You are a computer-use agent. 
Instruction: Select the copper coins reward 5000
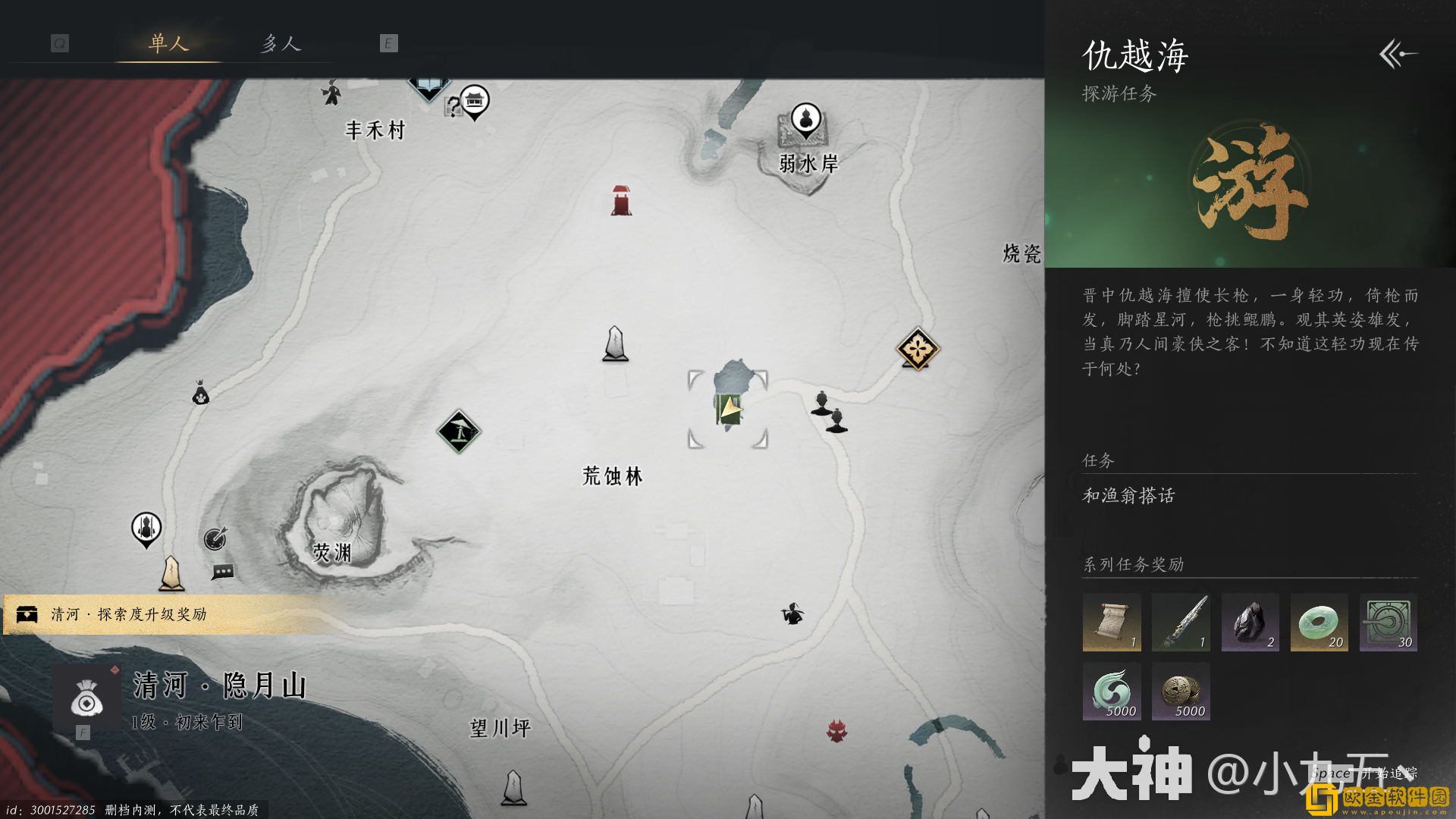1181,691
